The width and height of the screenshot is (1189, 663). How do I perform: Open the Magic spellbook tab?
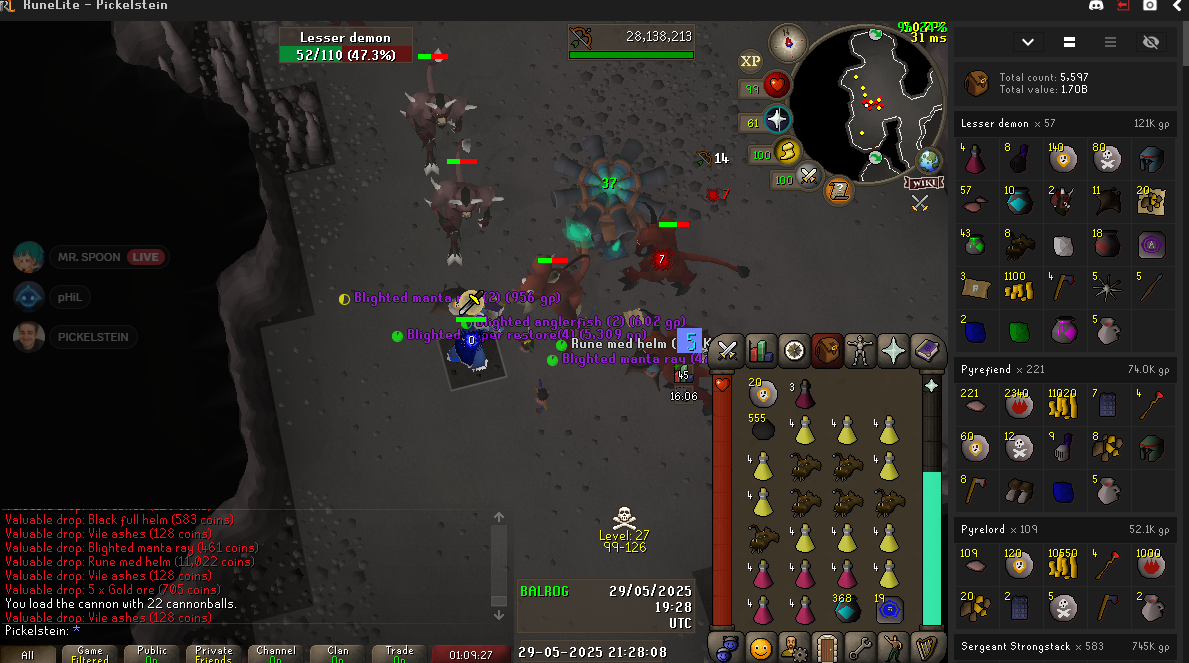click(926, 350)
